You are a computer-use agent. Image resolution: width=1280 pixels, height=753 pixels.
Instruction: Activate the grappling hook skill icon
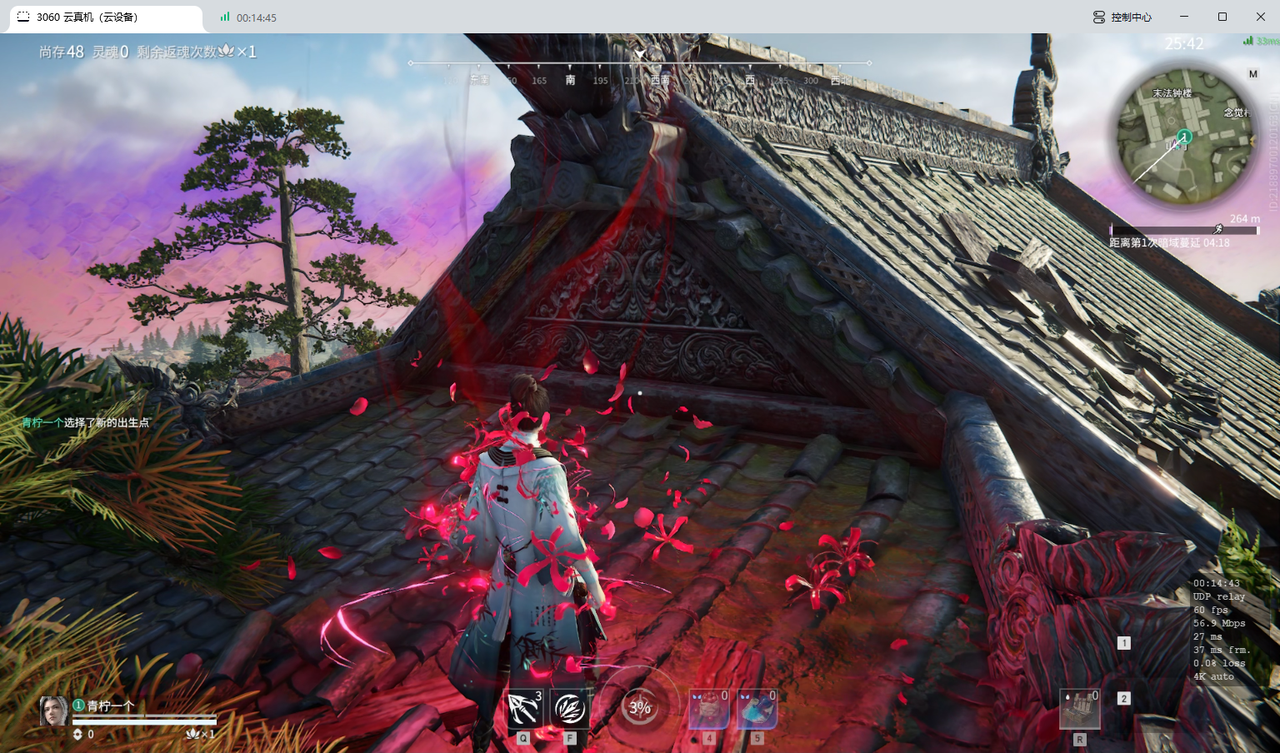(x=524, y=709)
